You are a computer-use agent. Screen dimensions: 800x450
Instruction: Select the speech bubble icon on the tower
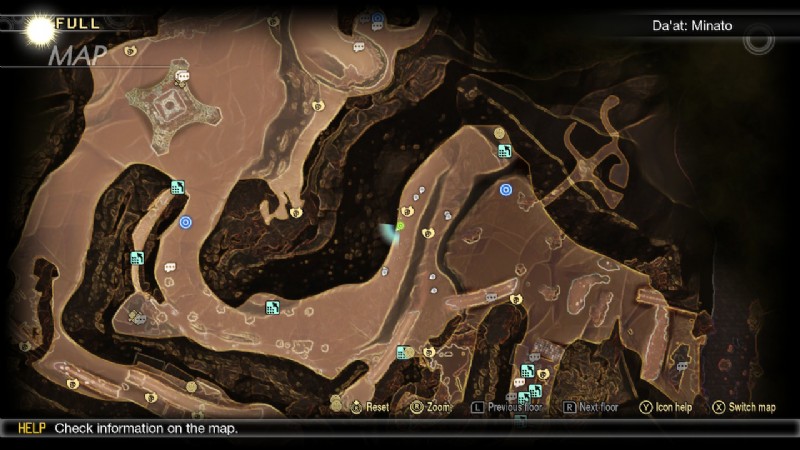coord(182,76)
